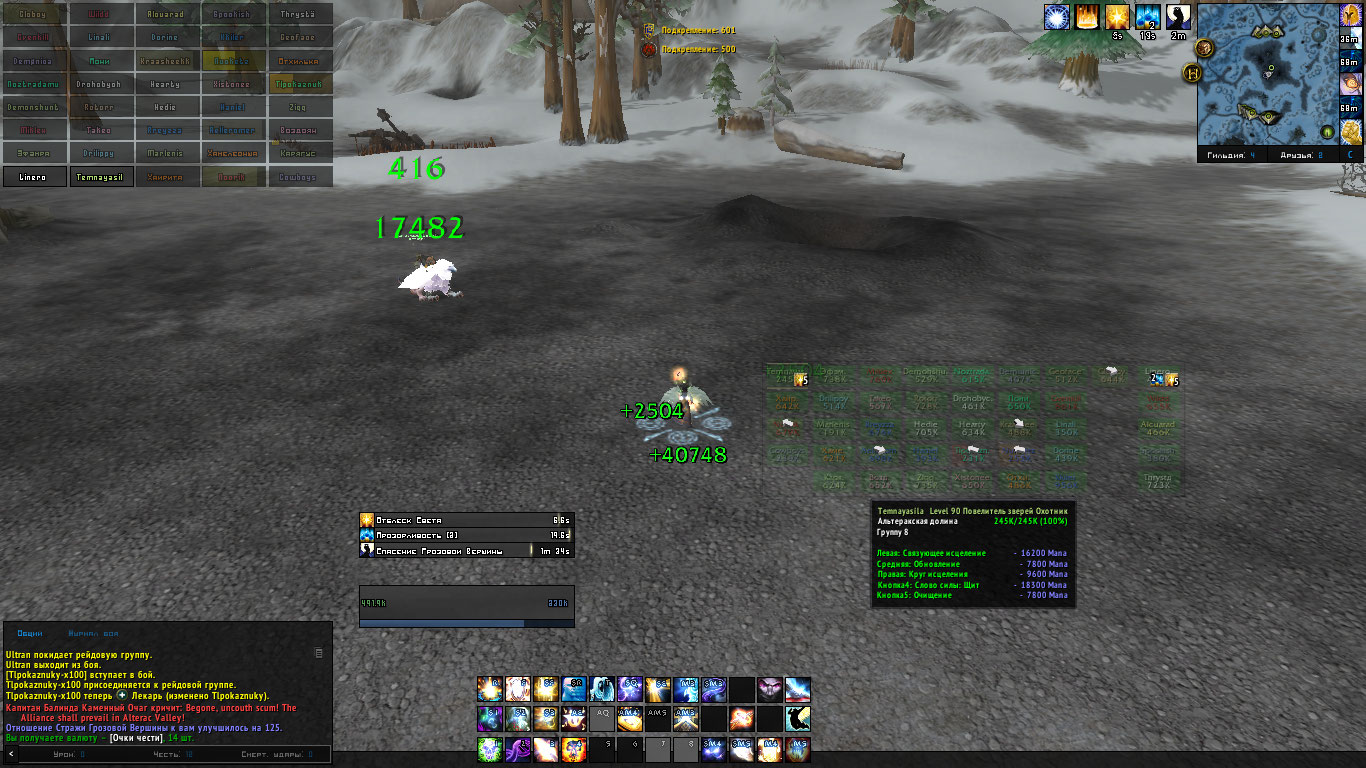Choose Hearty from the raid list
Viewport: 1366px width, 768px height.
coord(166,84)
